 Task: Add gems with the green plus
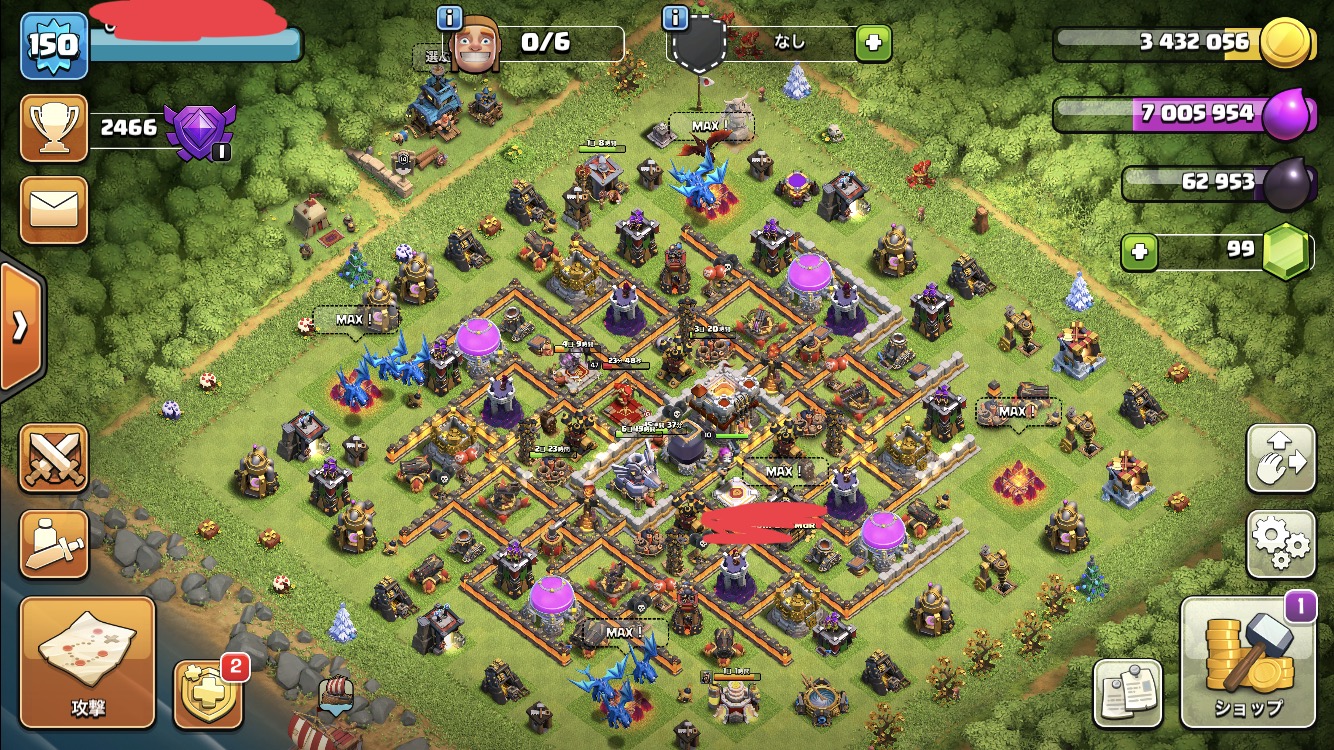point(1138,252)
